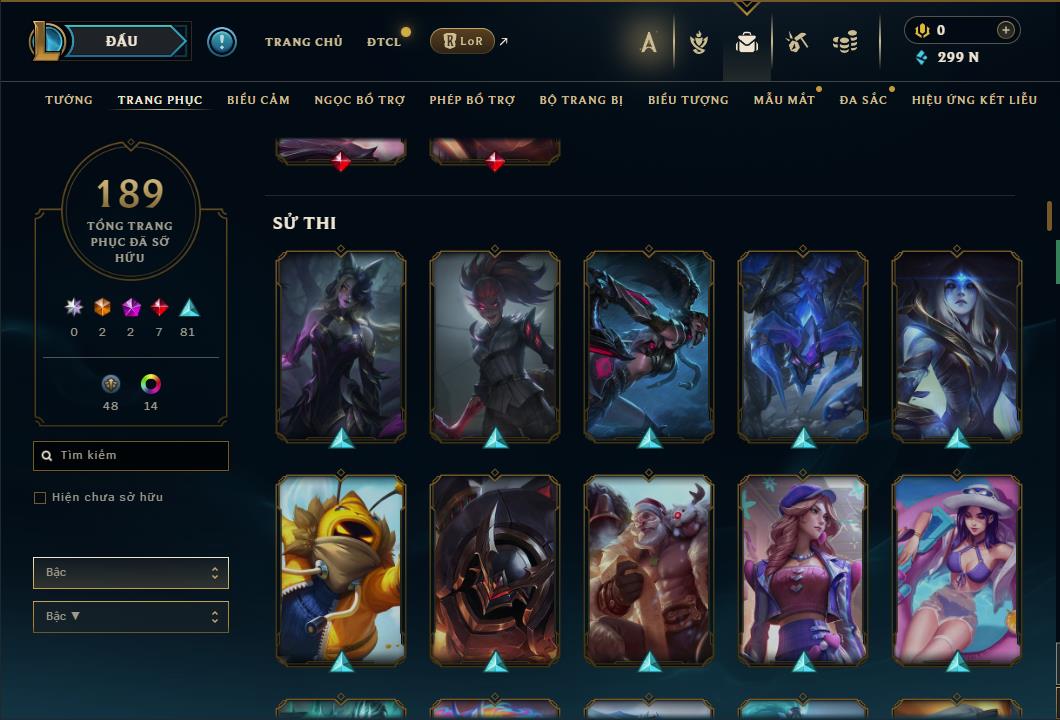
Task: Go to the ĐTCL section
Action: click(x=384, y=42)
